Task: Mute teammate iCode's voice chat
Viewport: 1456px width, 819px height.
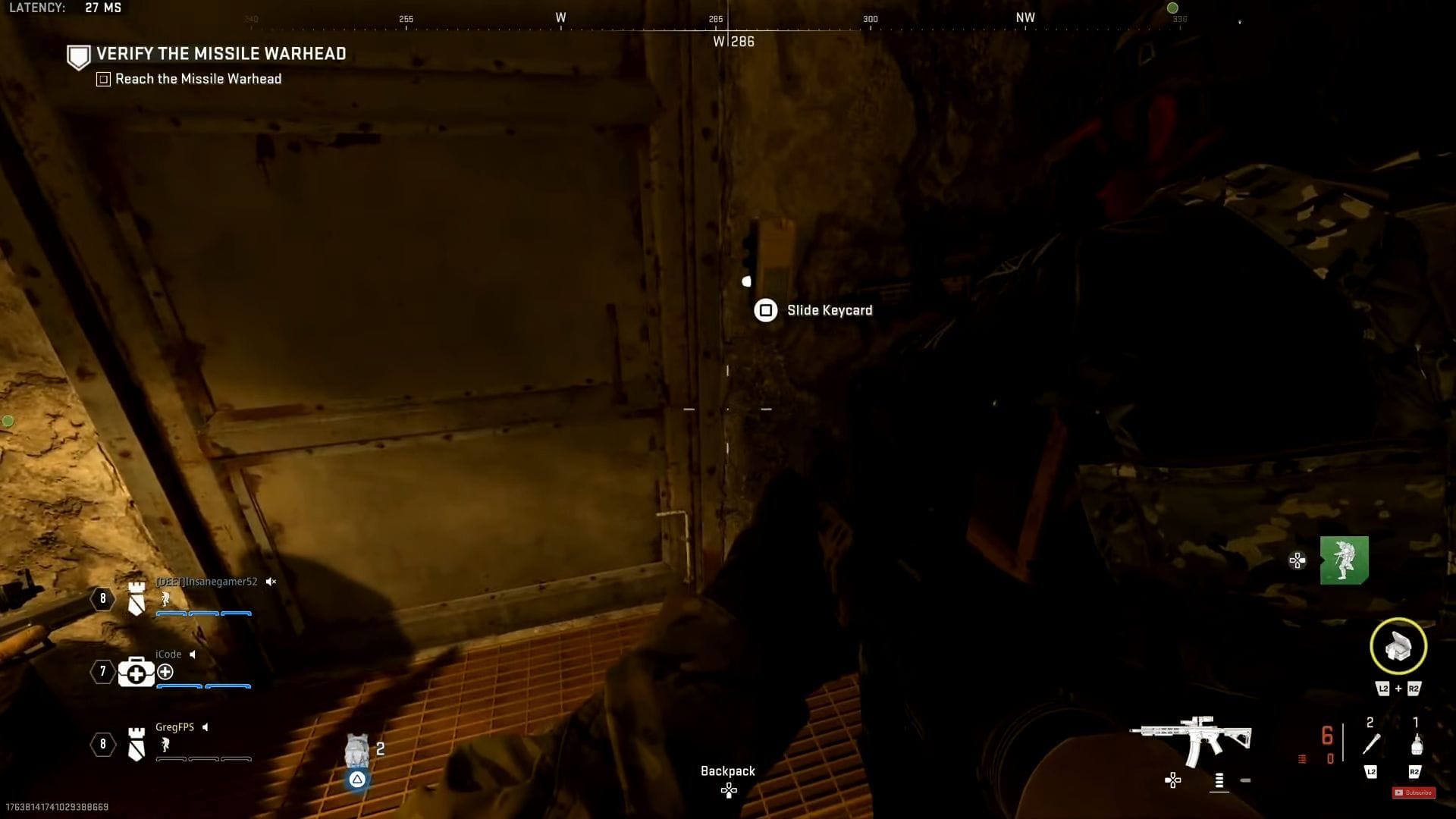Action: click(194, 654)
